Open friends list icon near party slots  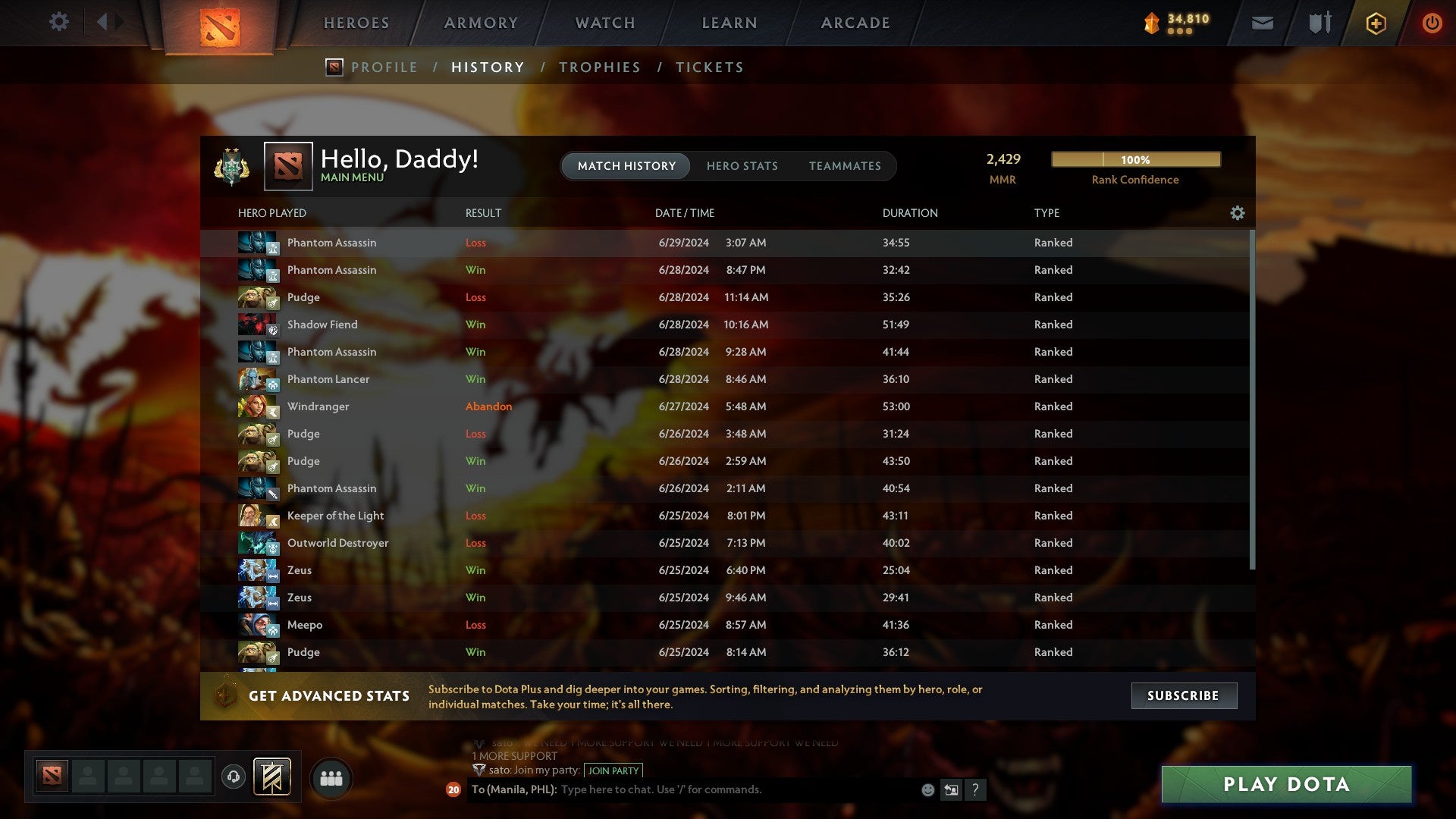pos(331,777)
